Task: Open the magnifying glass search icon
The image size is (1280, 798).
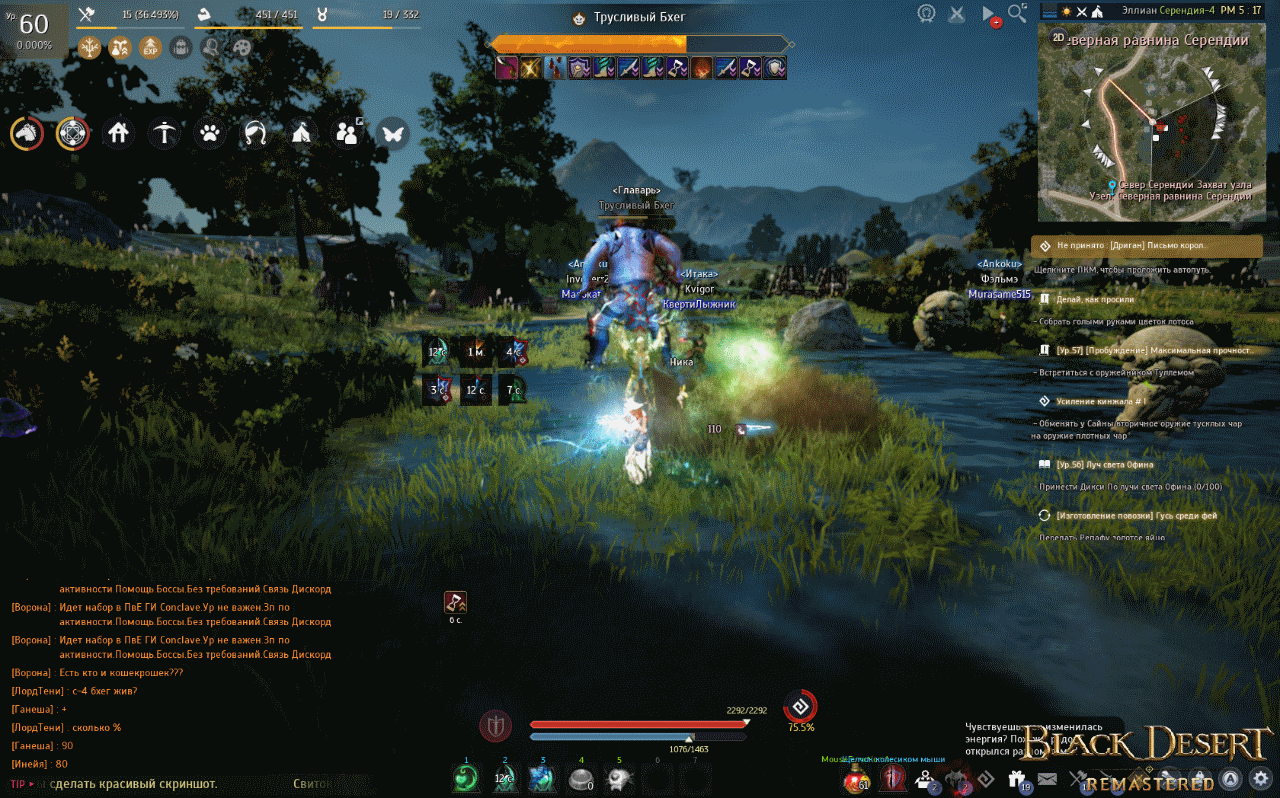Action: [1017, 13]
